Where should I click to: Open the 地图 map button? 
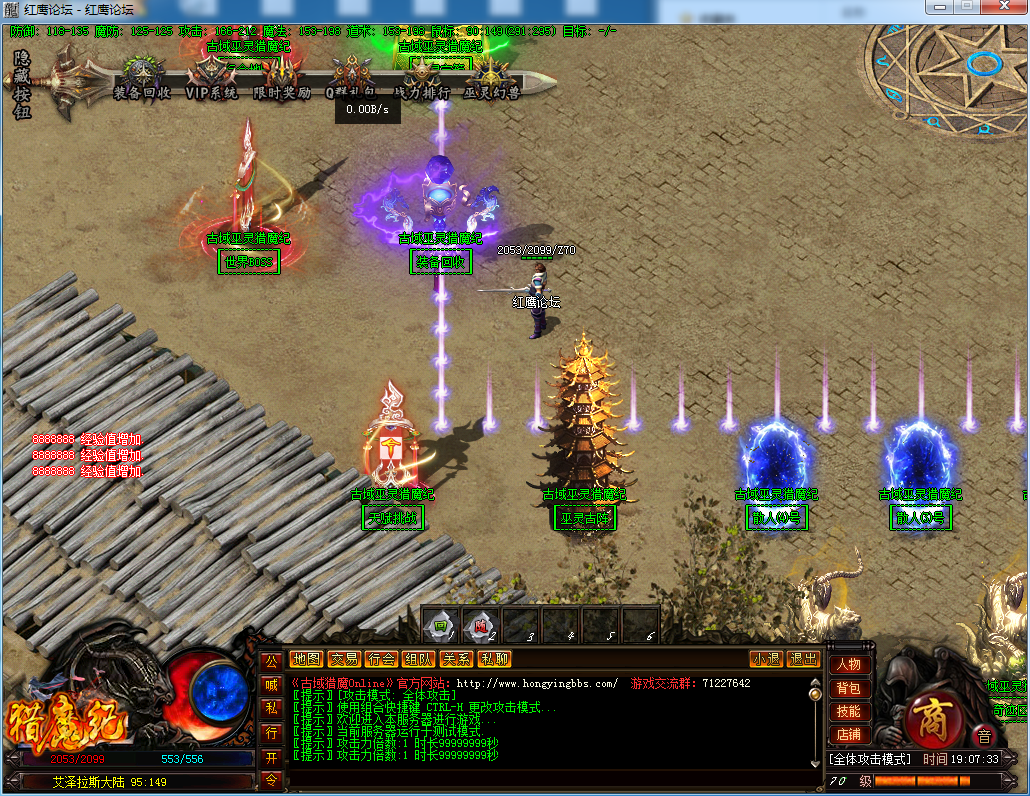(x=307, y=659)
